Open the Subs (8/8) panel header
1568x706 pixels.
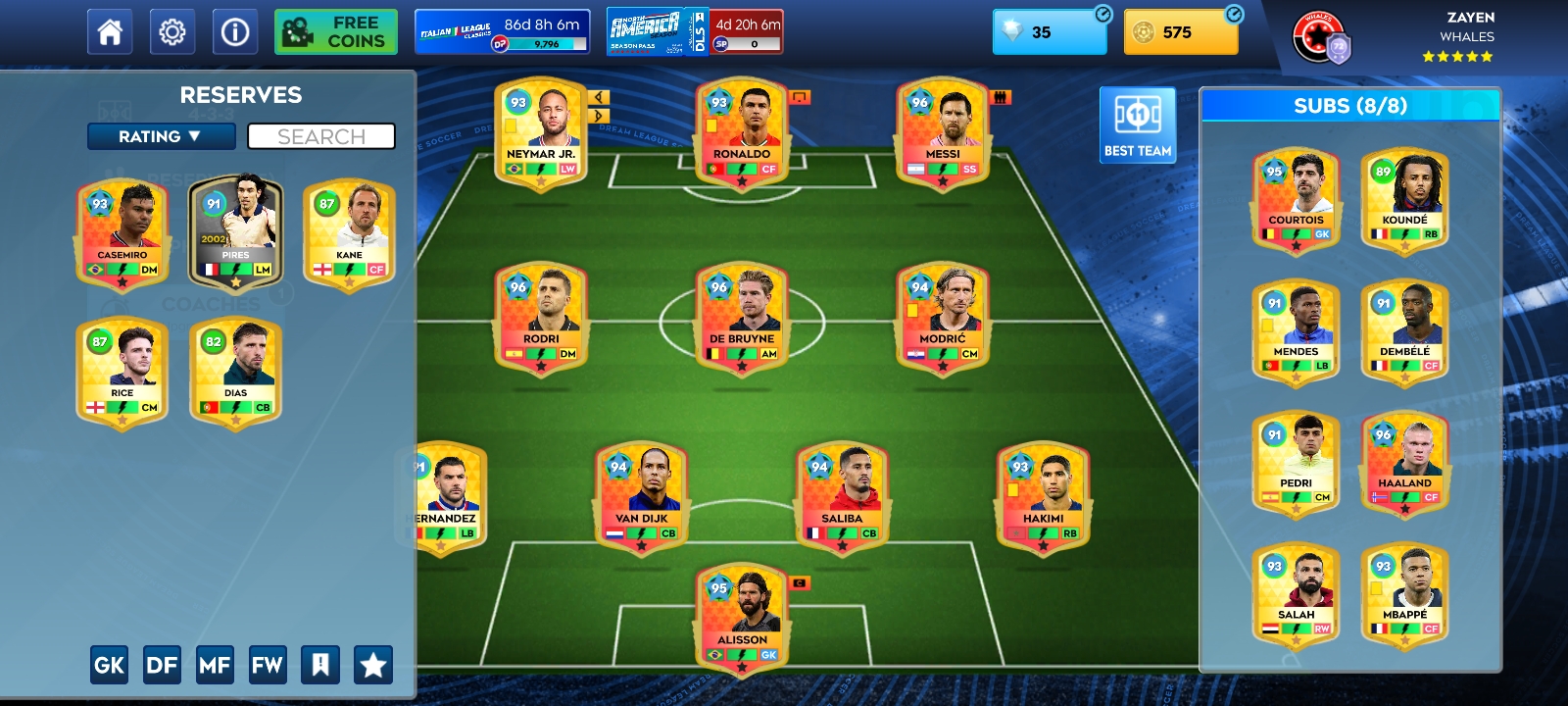coord(1349,106)
